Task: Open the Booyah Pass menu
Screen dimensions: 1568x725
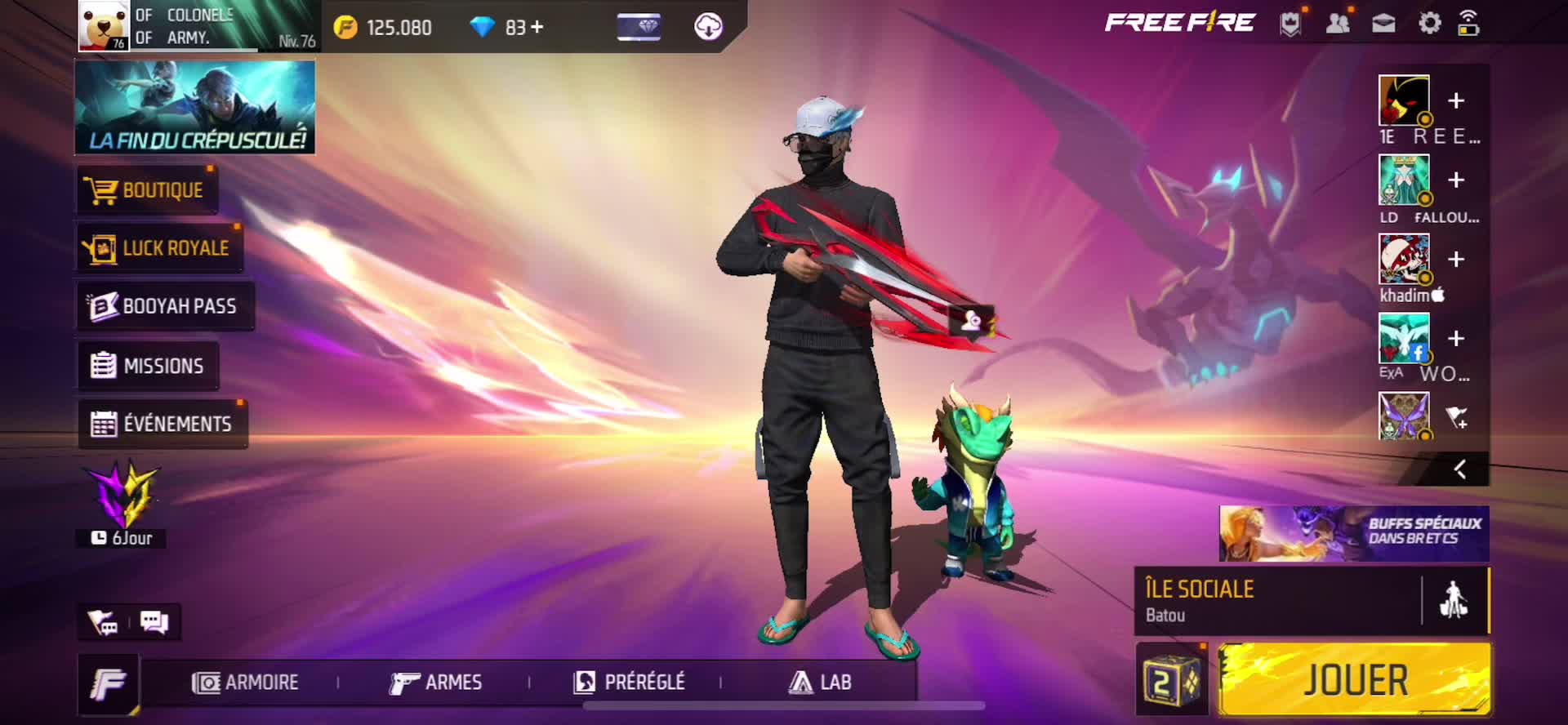Action: click(x=165, y=306)
